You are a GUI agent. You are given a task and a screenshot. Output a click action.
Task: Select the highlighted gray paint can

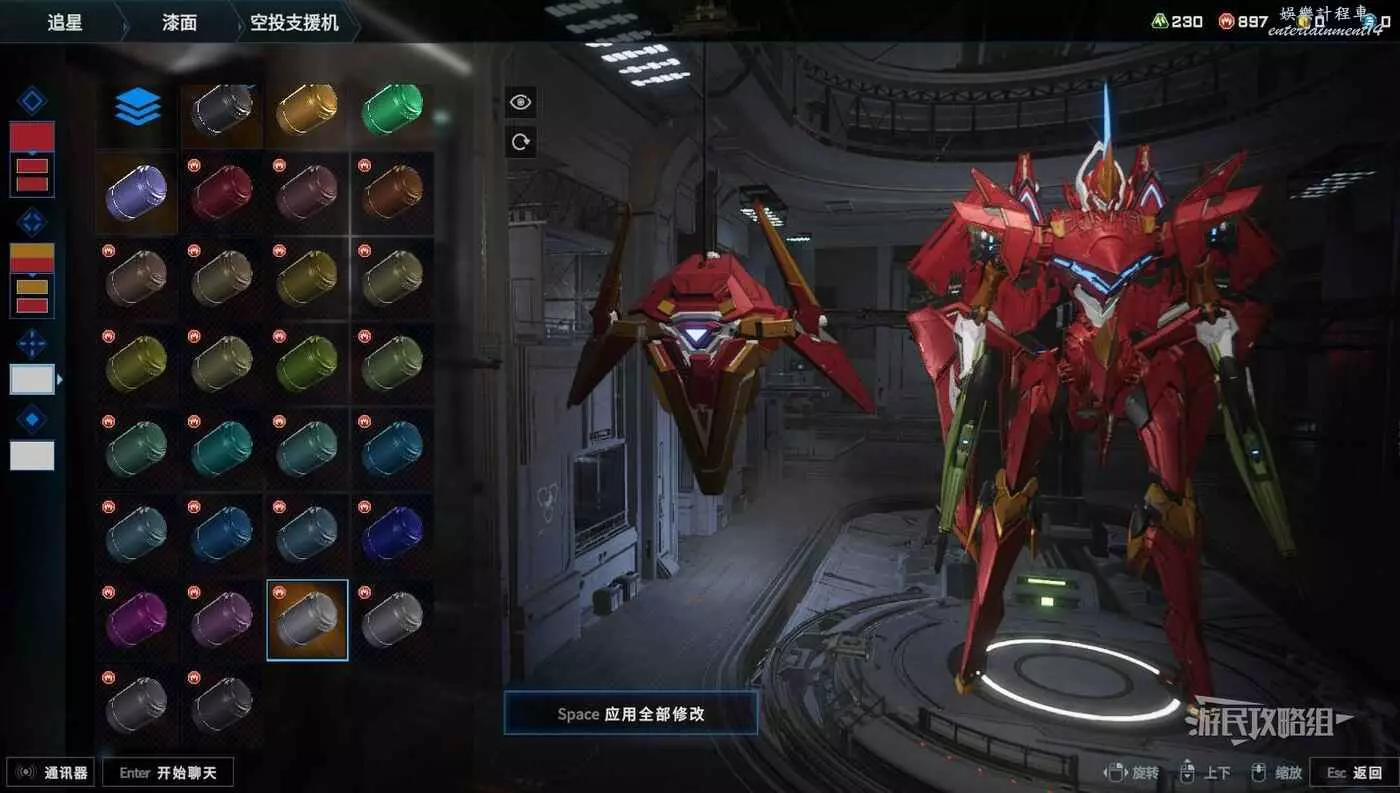coord(307,620)
